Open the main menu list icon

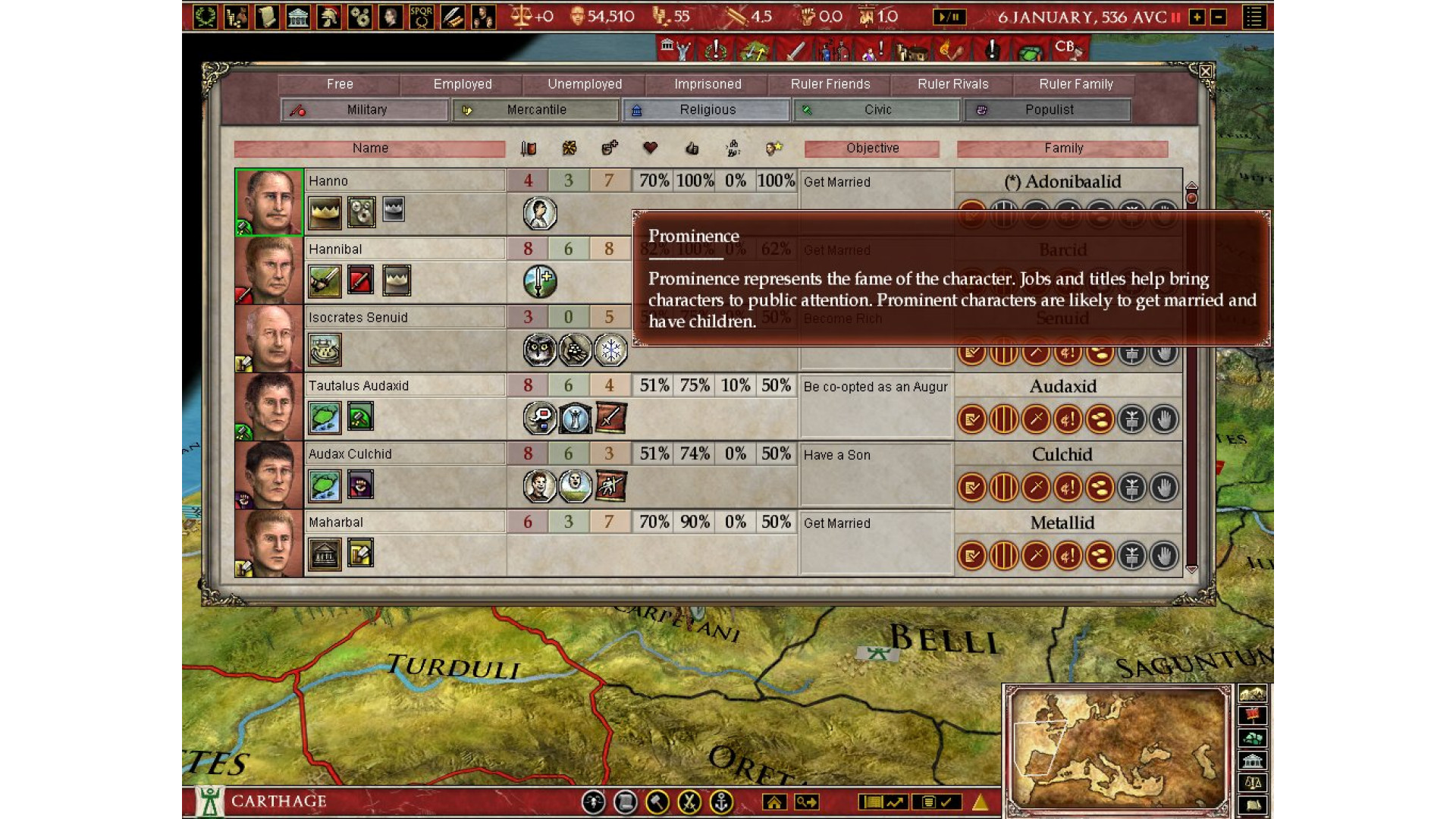1254,17
